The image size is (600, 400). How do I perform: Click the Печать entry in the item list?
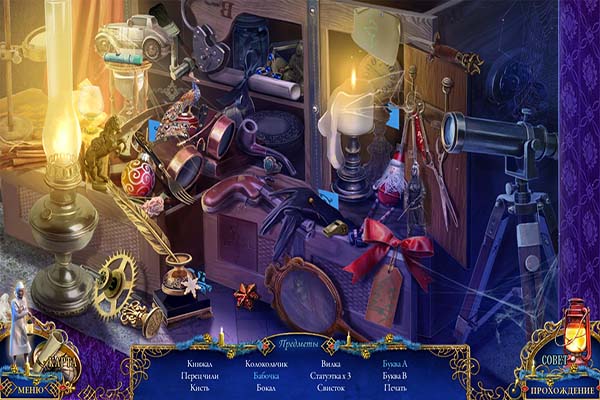[395, 388]
